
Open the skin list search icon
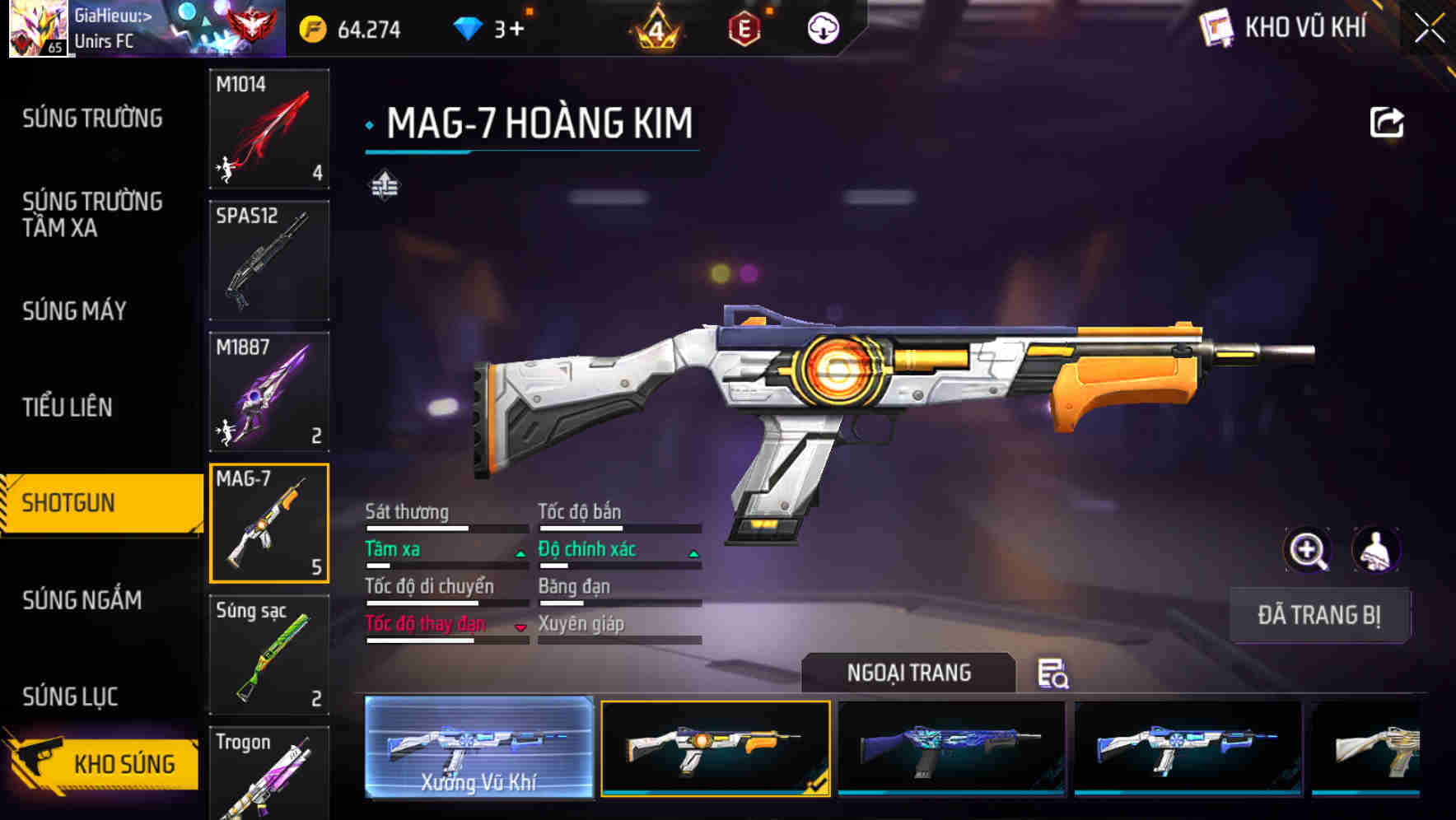point(1052,673)
